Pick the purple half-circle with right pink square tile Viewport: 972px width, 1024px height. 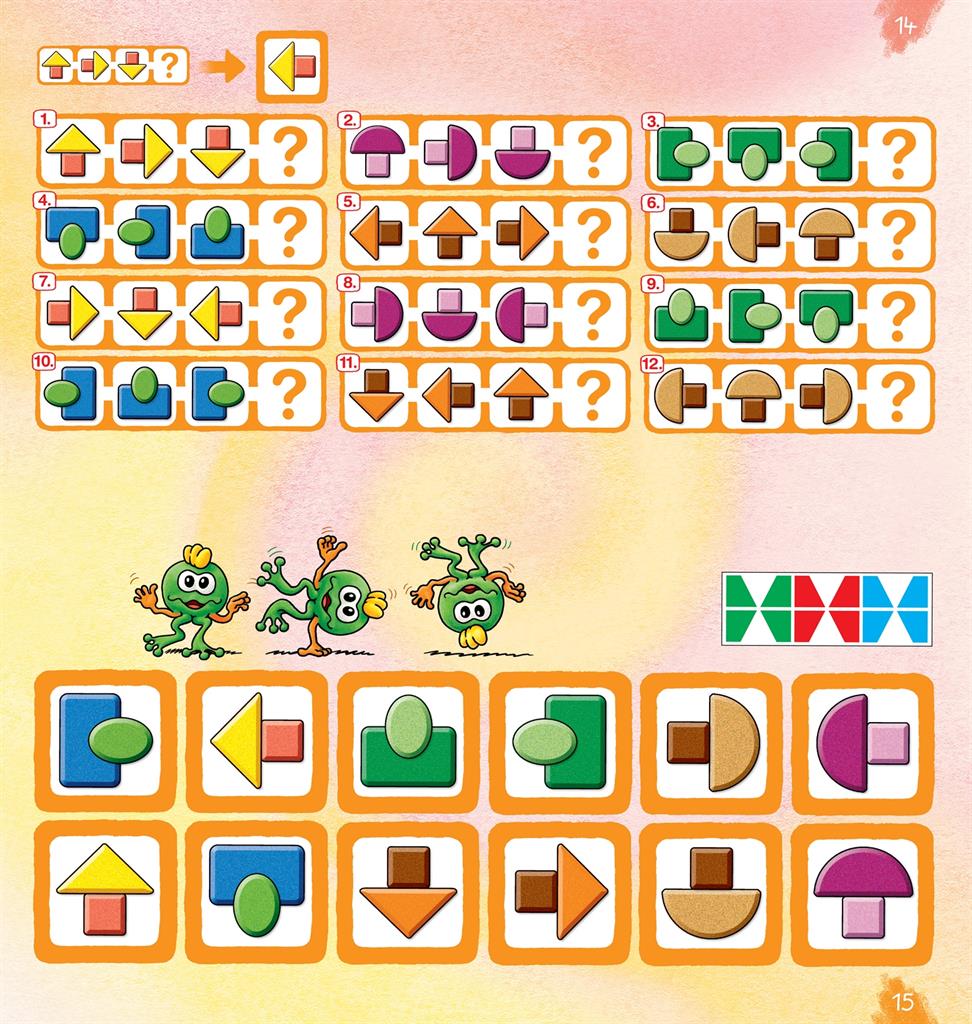[862, 741]
